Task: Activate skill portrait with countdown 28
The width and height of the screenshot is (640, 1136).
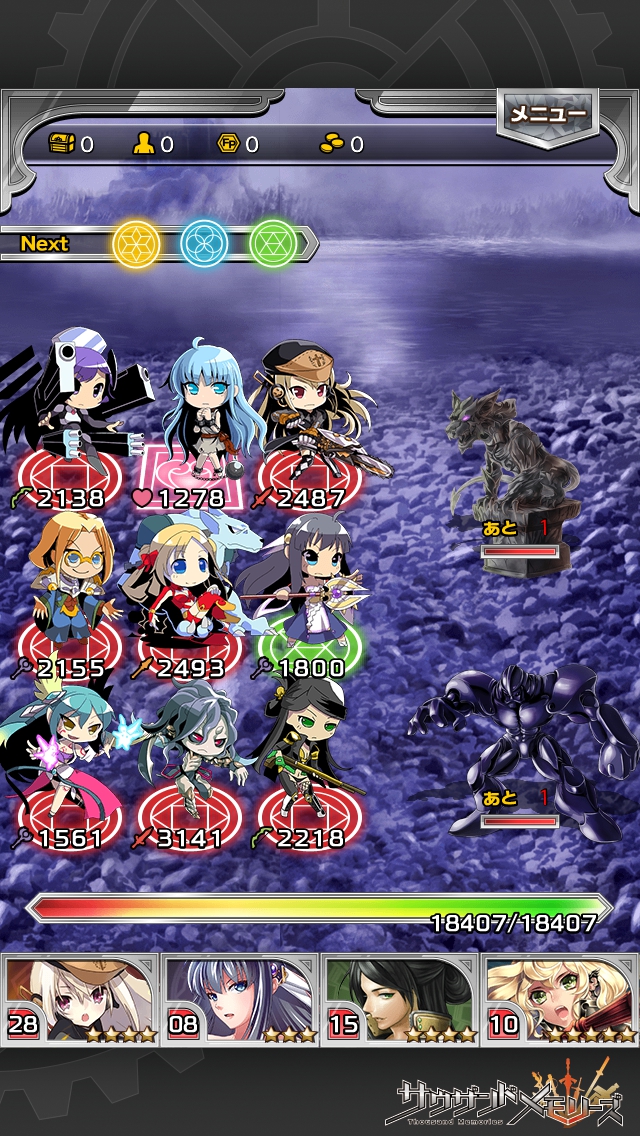Action: tap(80, 998)
